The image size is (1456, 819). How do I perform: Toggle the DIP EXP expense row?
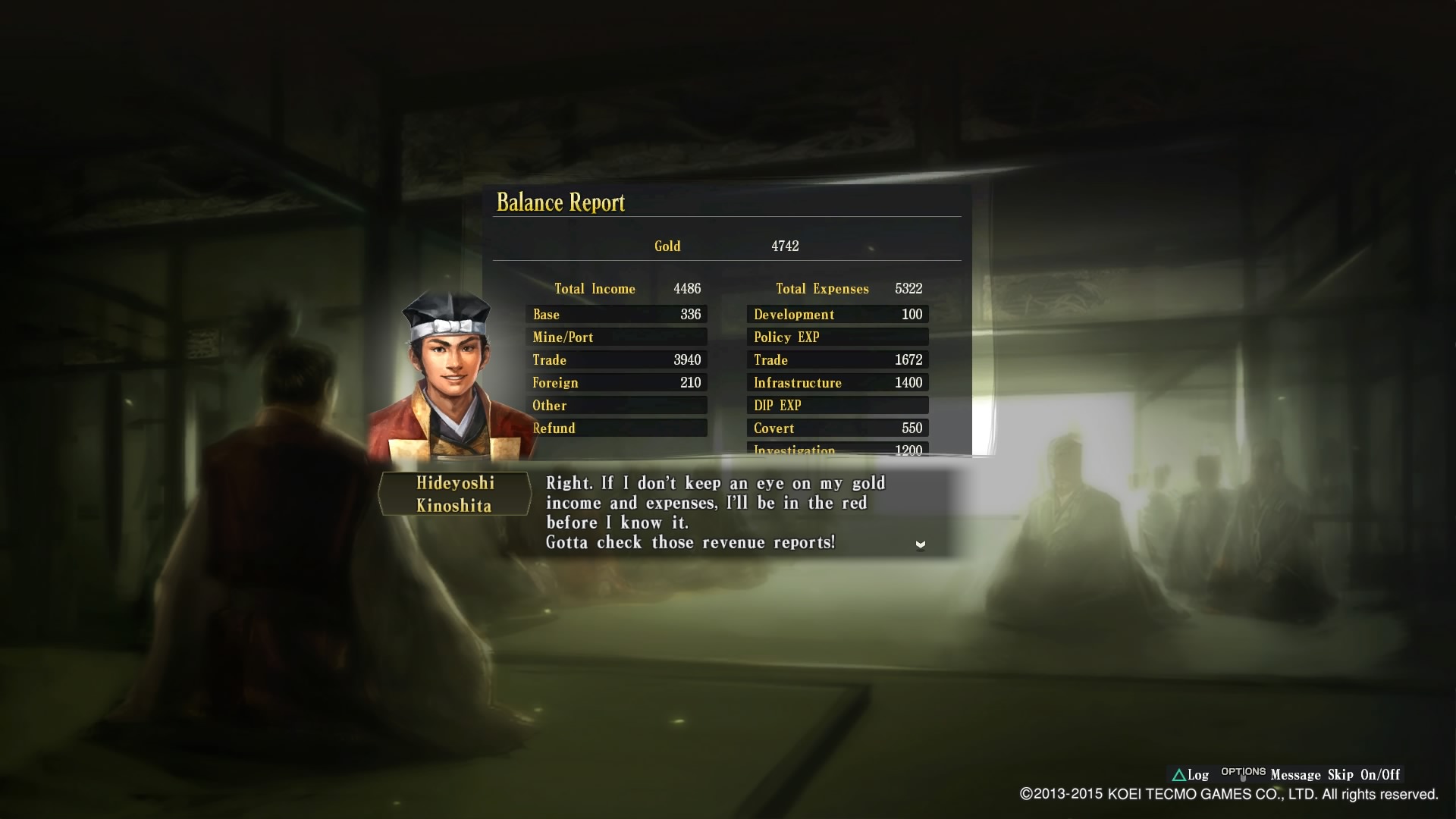tap(837, 405)
